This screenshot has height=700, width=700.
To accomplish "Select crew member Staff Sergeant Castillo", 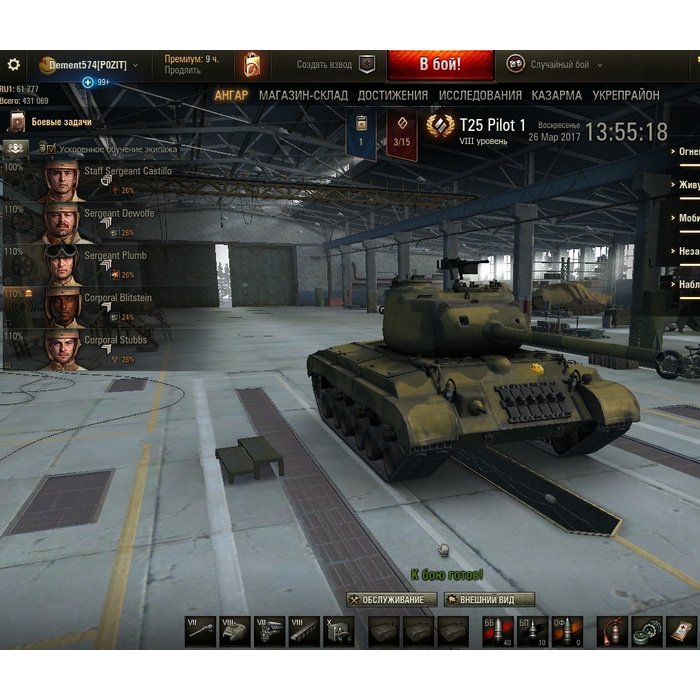I will coord(127,172).
